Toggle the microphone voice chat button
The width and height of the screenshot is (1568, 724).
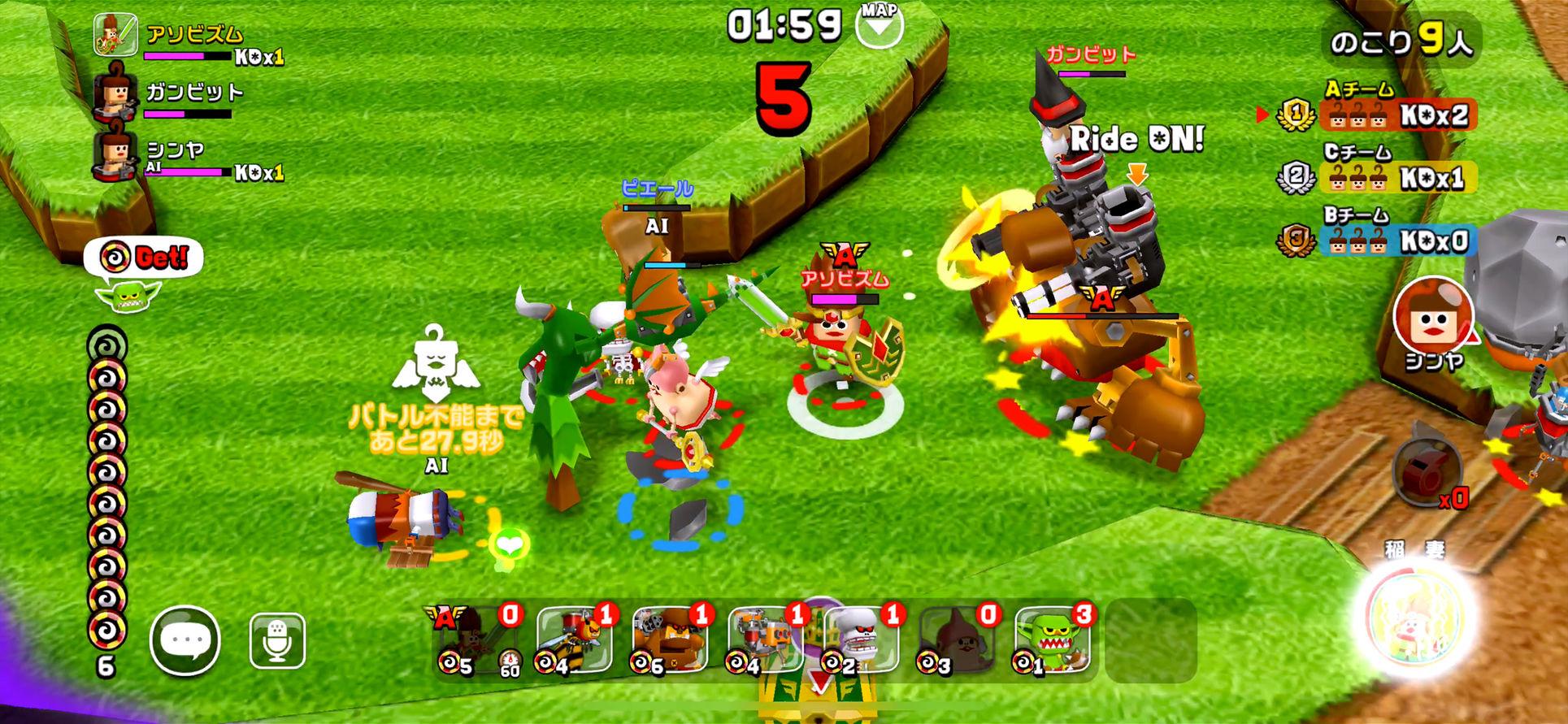click(277, 640)
